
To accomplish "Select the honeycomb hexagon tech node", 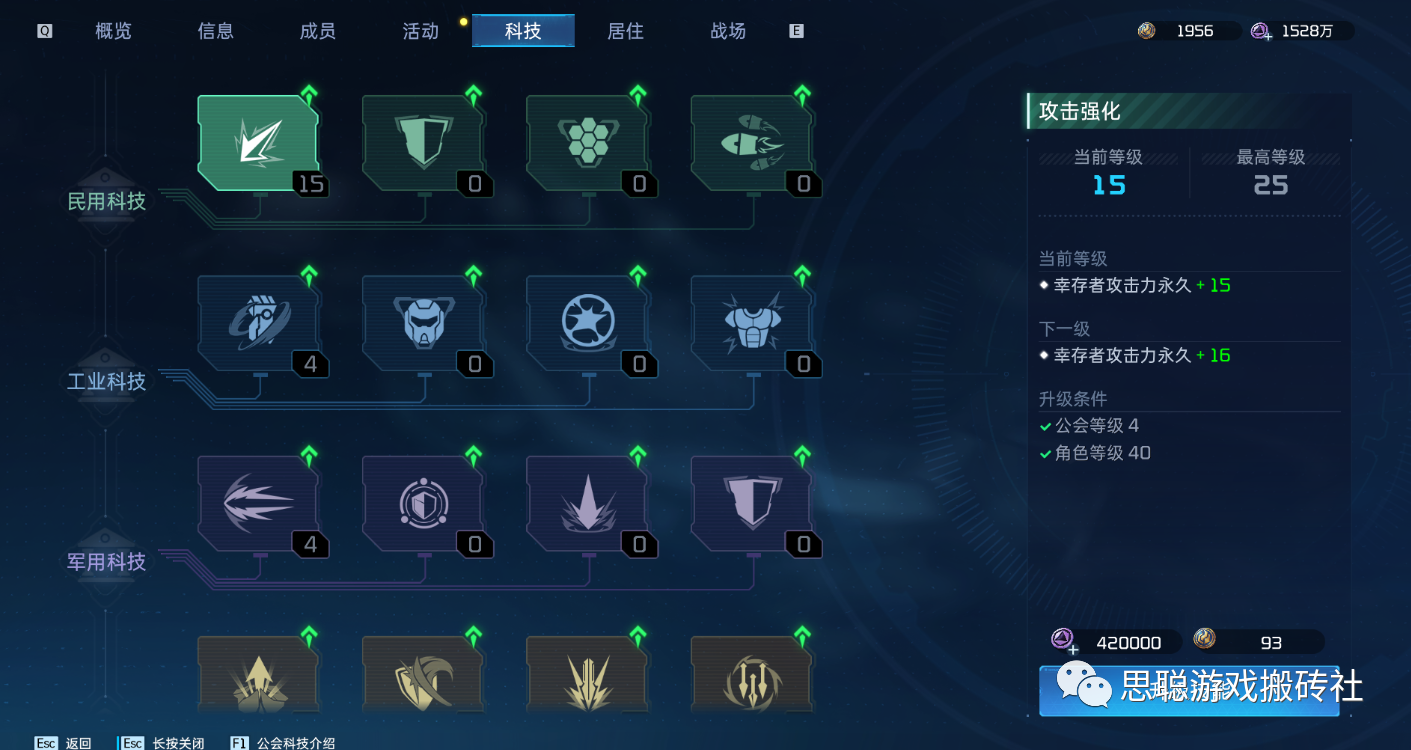I will click(x=586, y=142).
